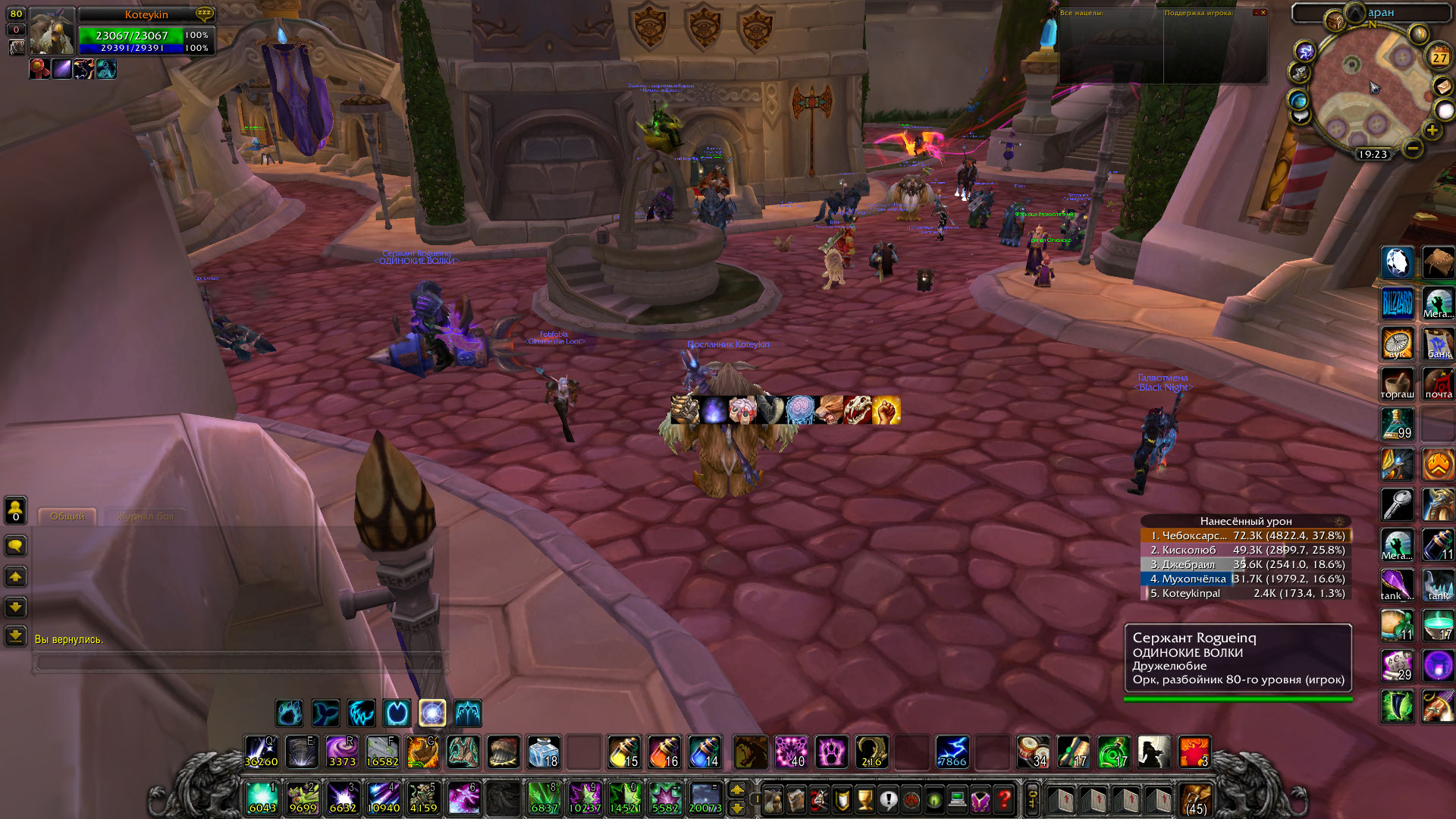The width and height of the screenshot is (1456, 819).
Task: Click the red question mark help button
Action: coord(1004,799)
